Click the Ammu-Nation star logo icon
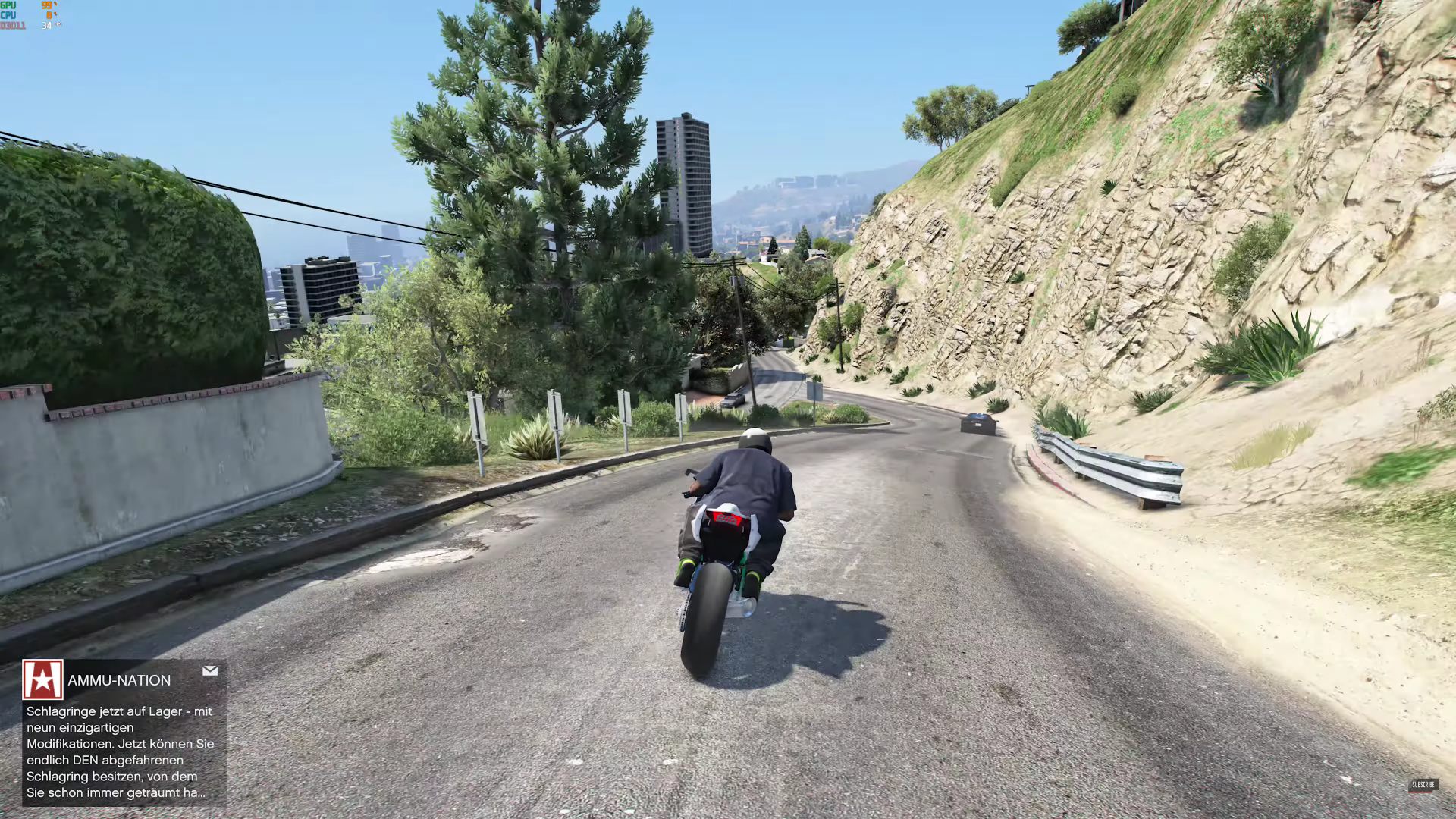 42,679
